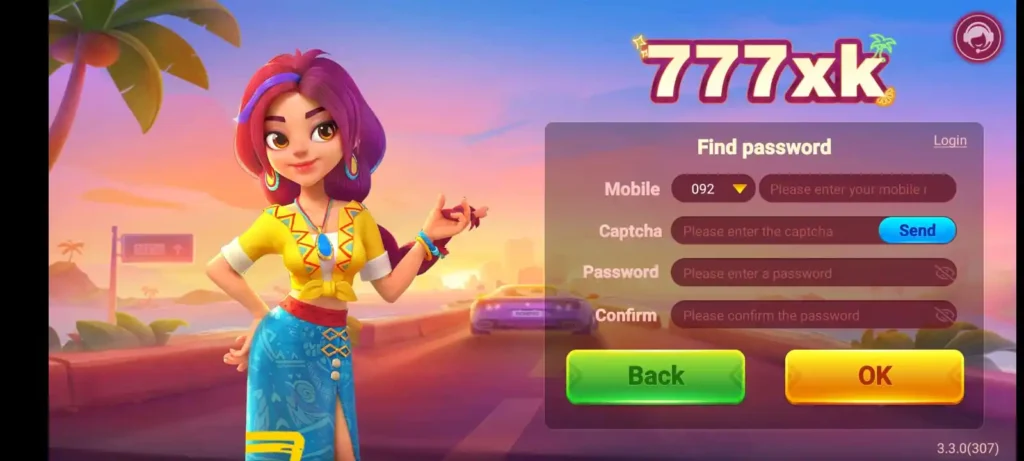The width and height of the screenshot is (1024, 461).
Task: Toggle visibility in the Password field
Action: pyautogui.click(x=943, y=273)
